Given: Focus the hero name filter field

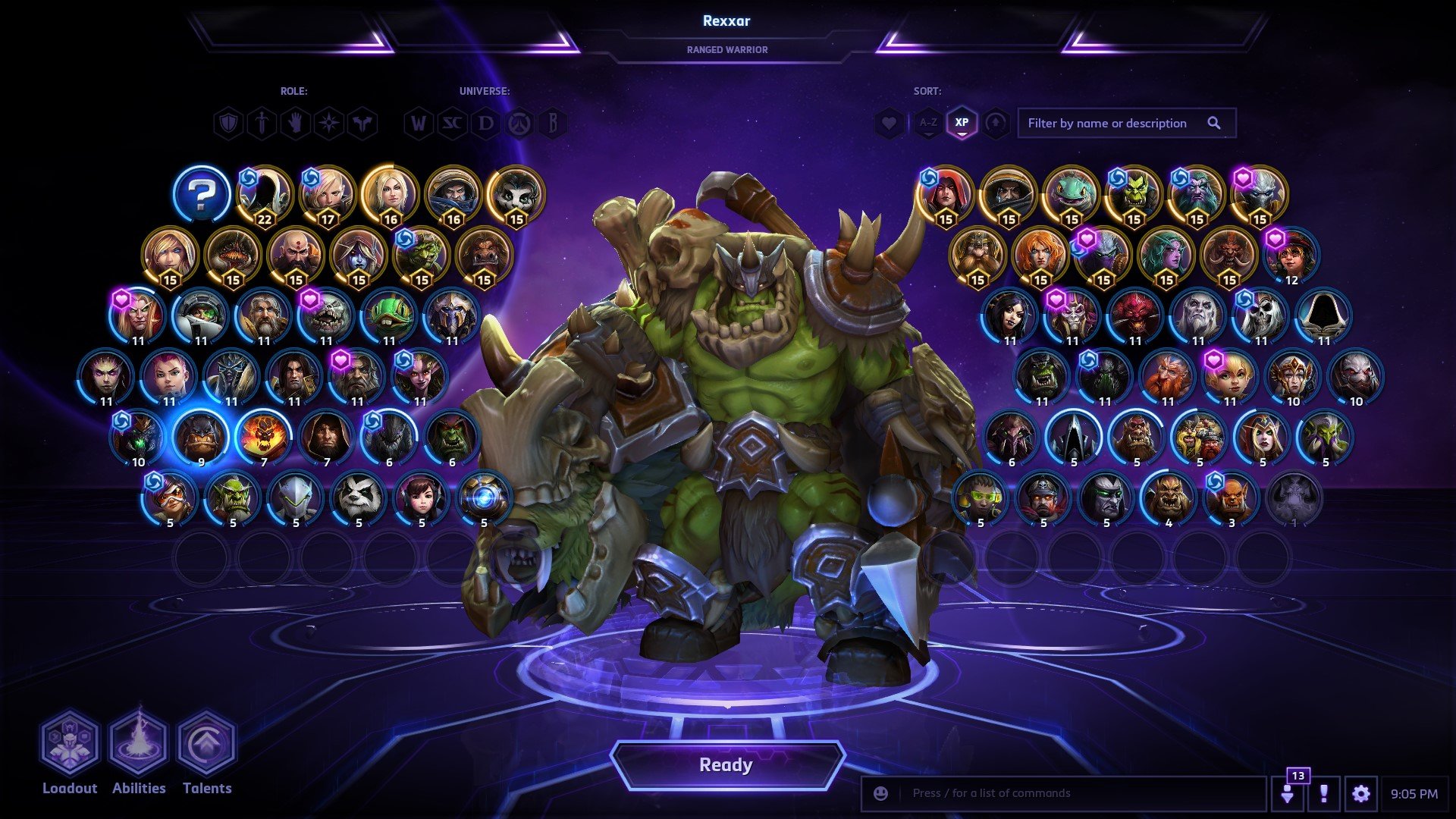Looking at the screenshot, I should (x=1112, y=123).
